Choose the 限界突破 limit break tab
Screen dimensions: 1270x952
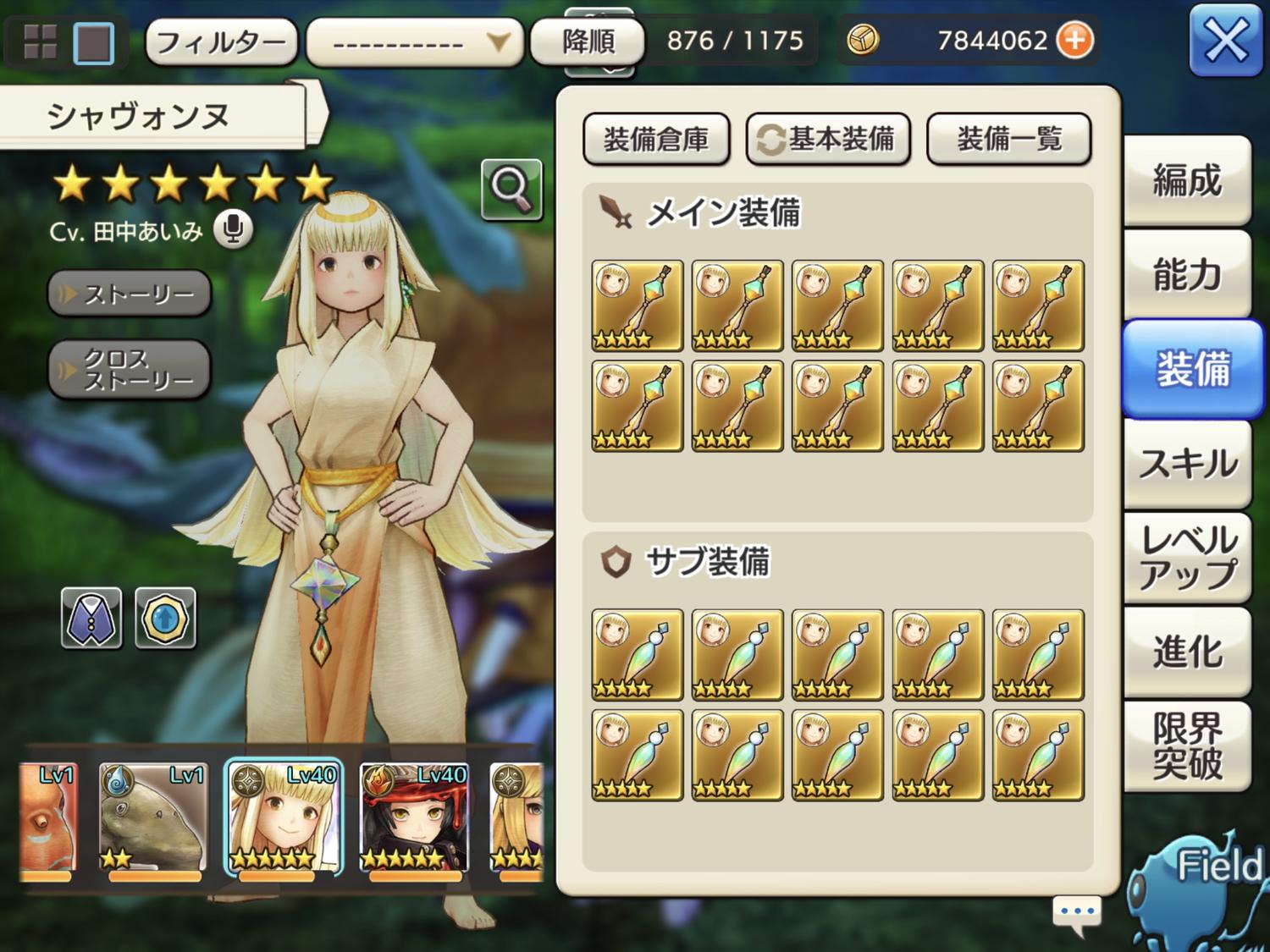point(1187,746)
